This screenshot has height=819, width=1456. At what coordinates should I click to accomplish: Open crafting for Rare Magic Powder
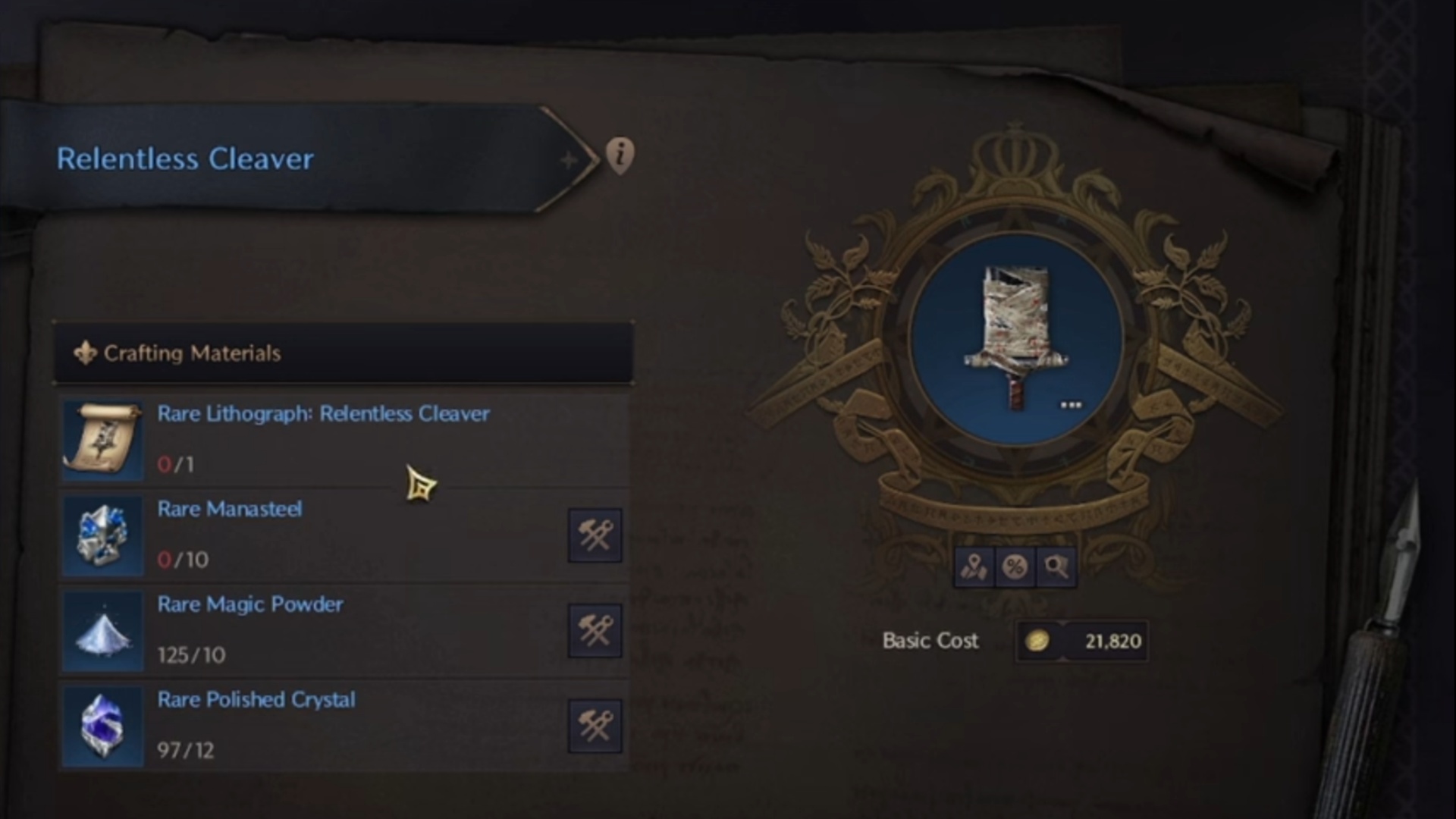(x=595, y=630)
